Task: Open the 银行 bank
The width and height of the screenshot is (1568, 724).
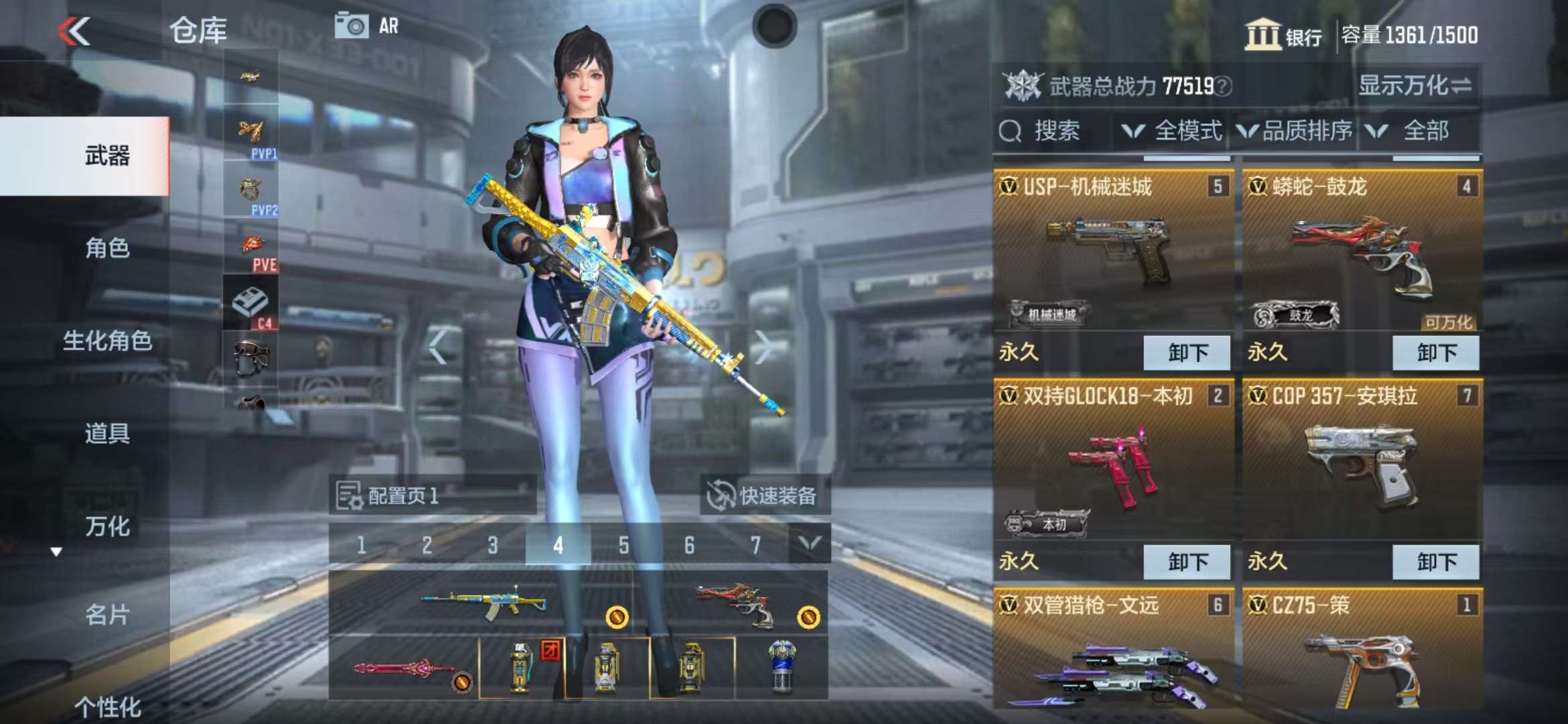Action: coord(1283,35)
